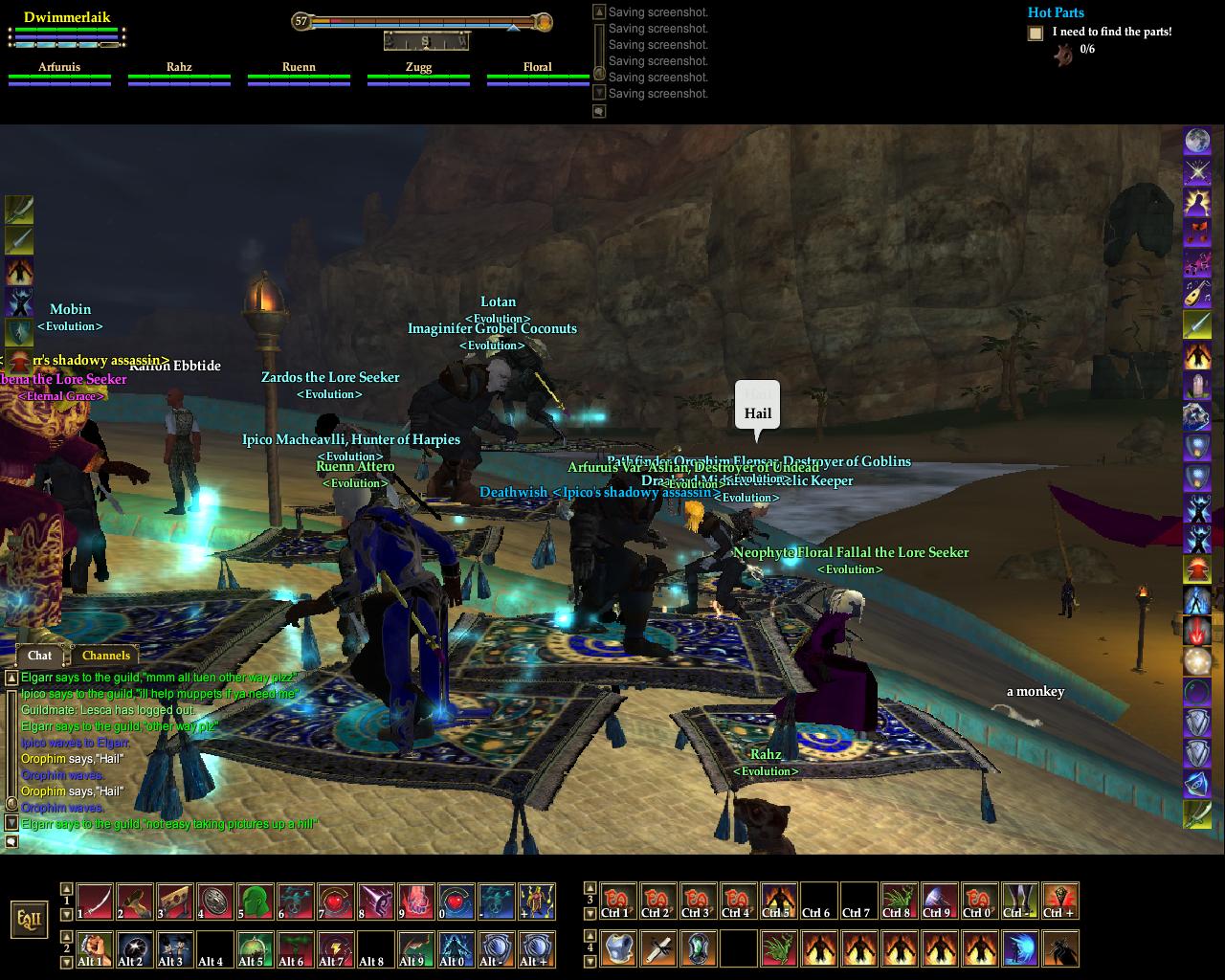Page hotbar 1 up with its arrow

click(67, 888)
